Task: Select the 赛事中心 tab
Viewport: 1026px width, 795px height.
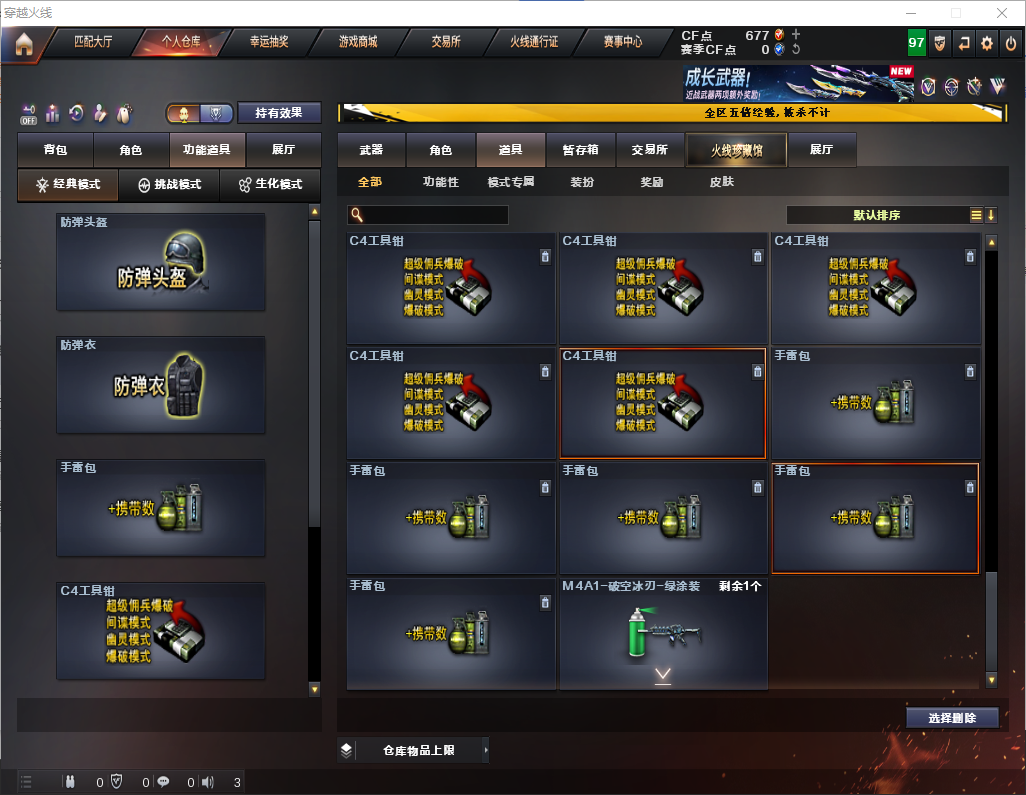Action: point(622,43)
